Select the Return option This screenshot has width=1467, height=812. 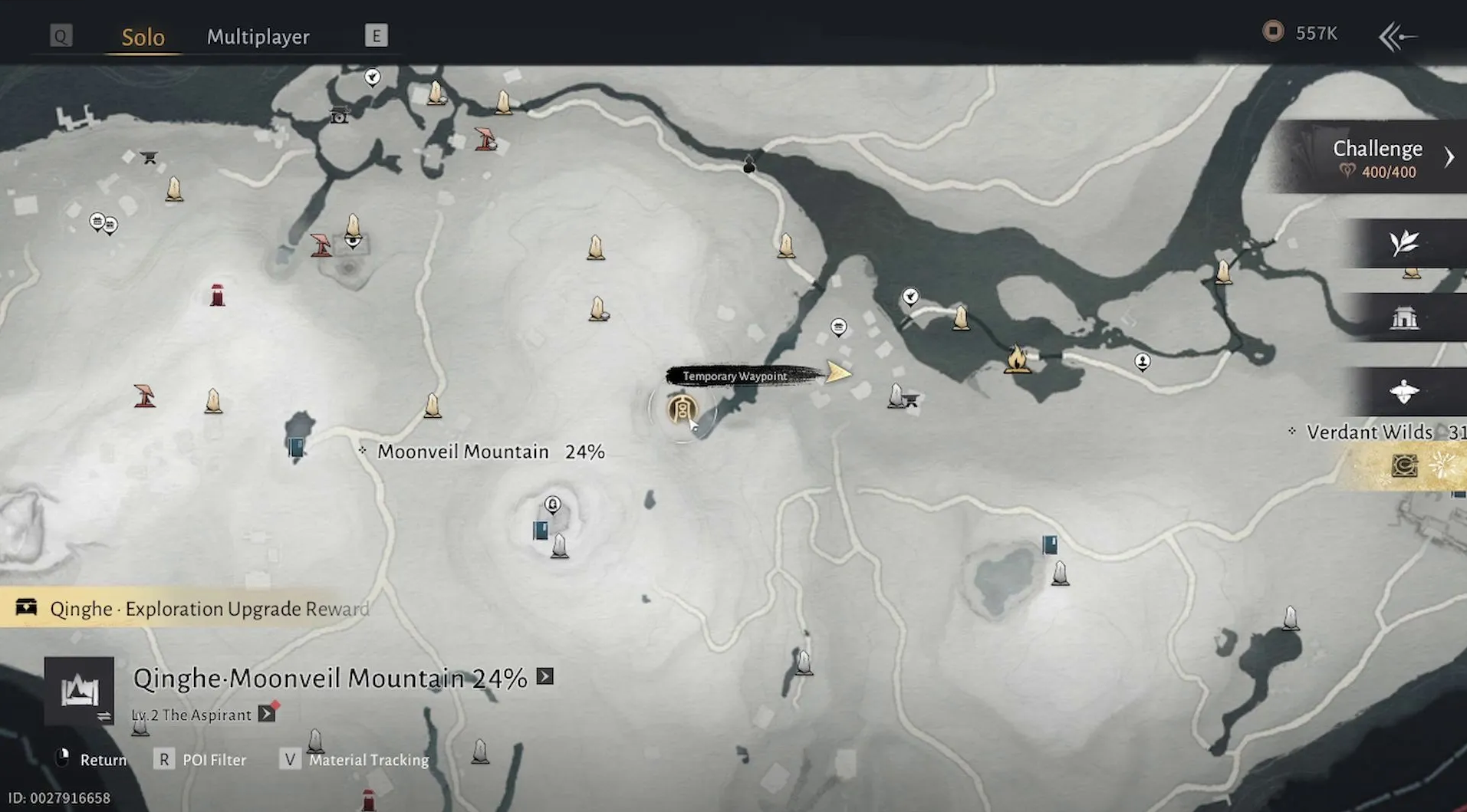pyautogui.click(x=93, y=760)
